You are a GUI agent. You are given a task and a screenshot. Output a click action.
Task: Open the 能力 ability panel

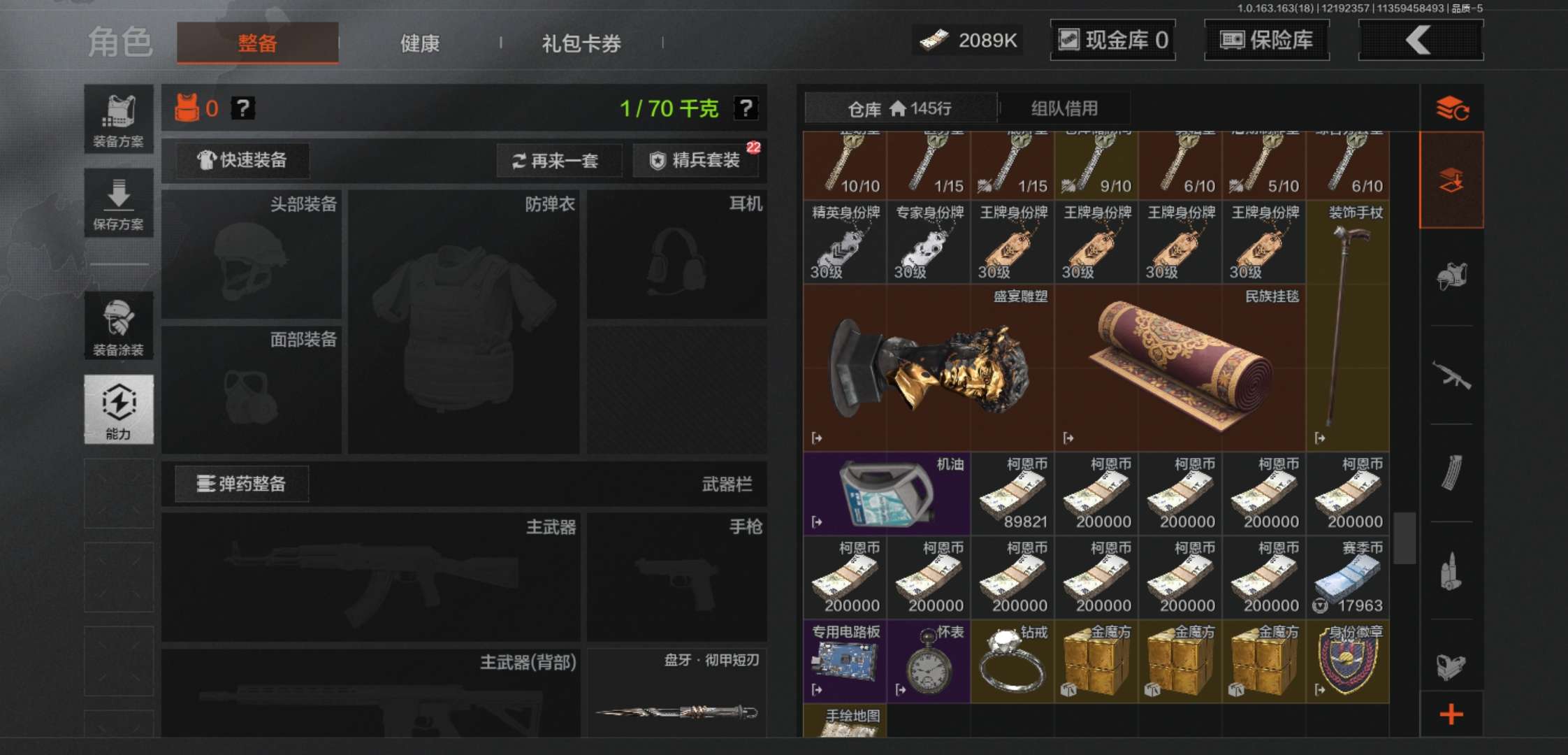click(118, 409)
